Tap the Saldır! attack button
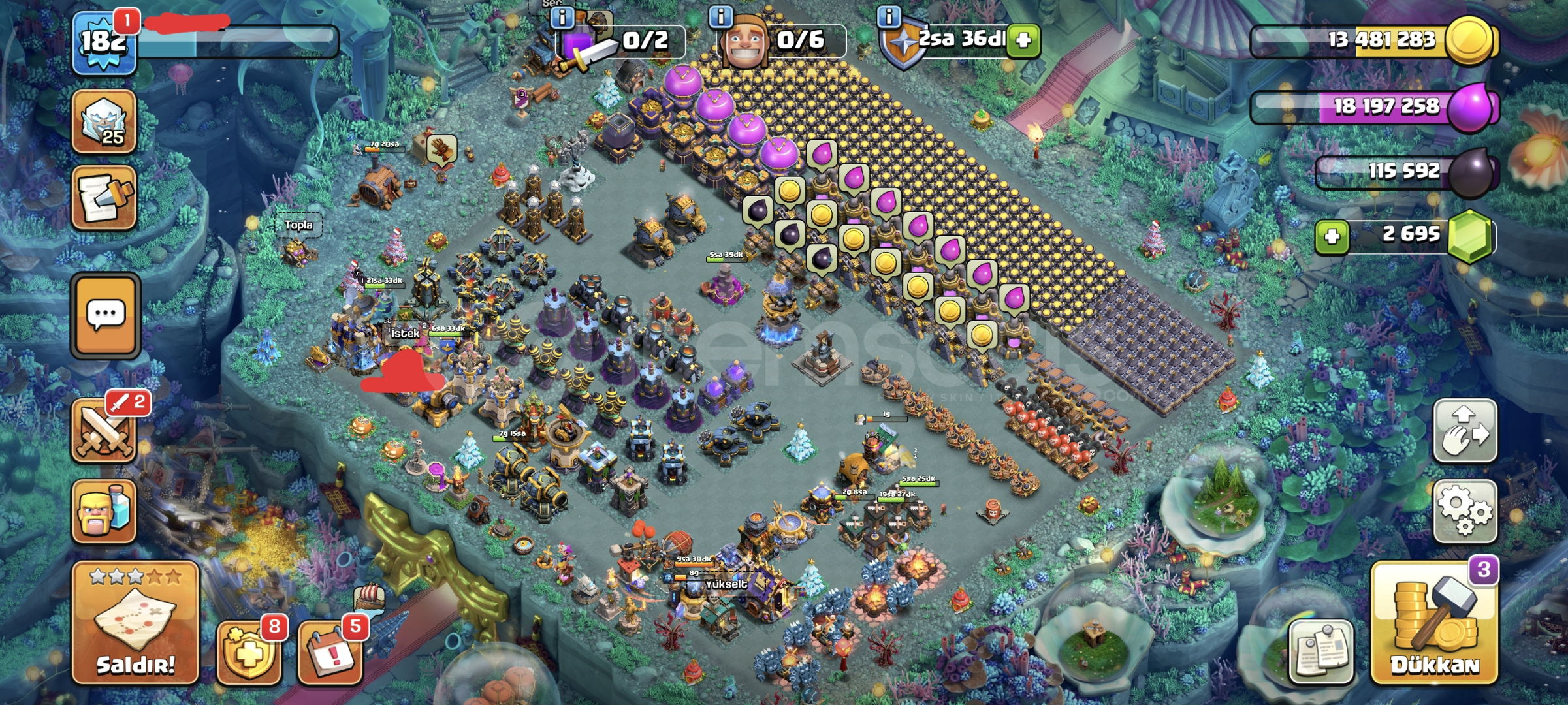The image size is (1568, 705). point(135,623)
